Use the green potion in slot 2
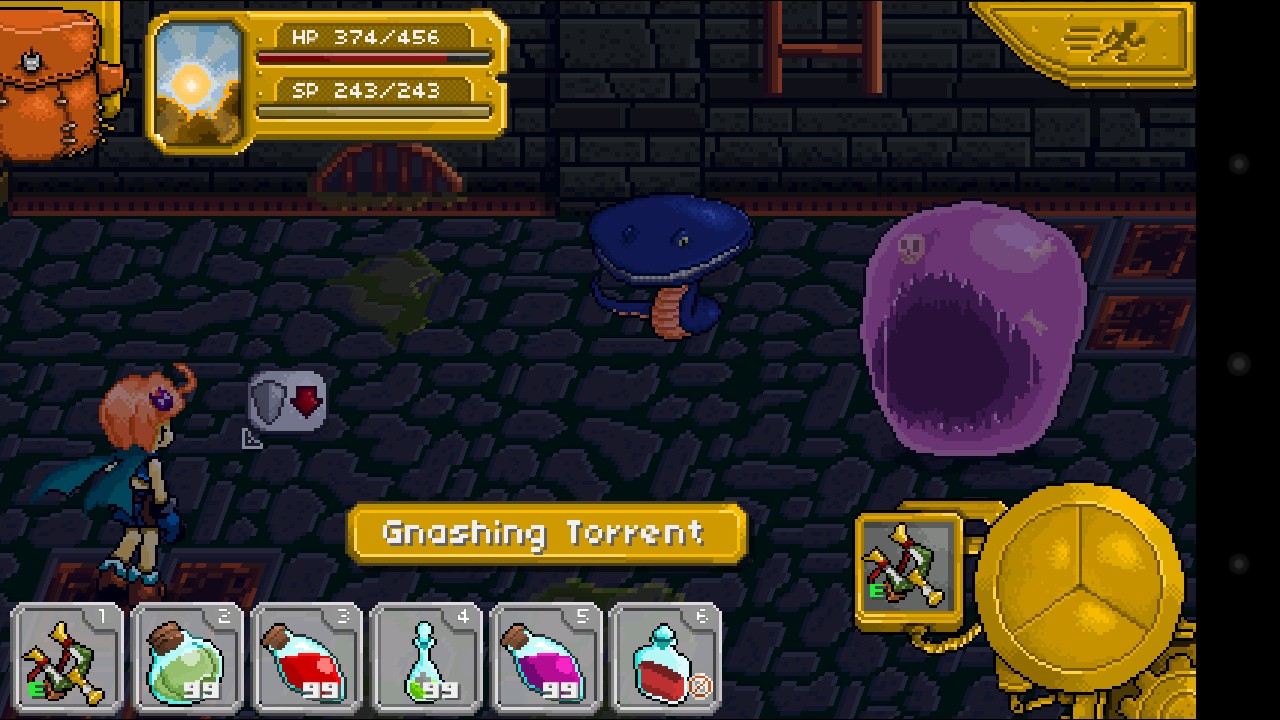 (x=187, y=659)
